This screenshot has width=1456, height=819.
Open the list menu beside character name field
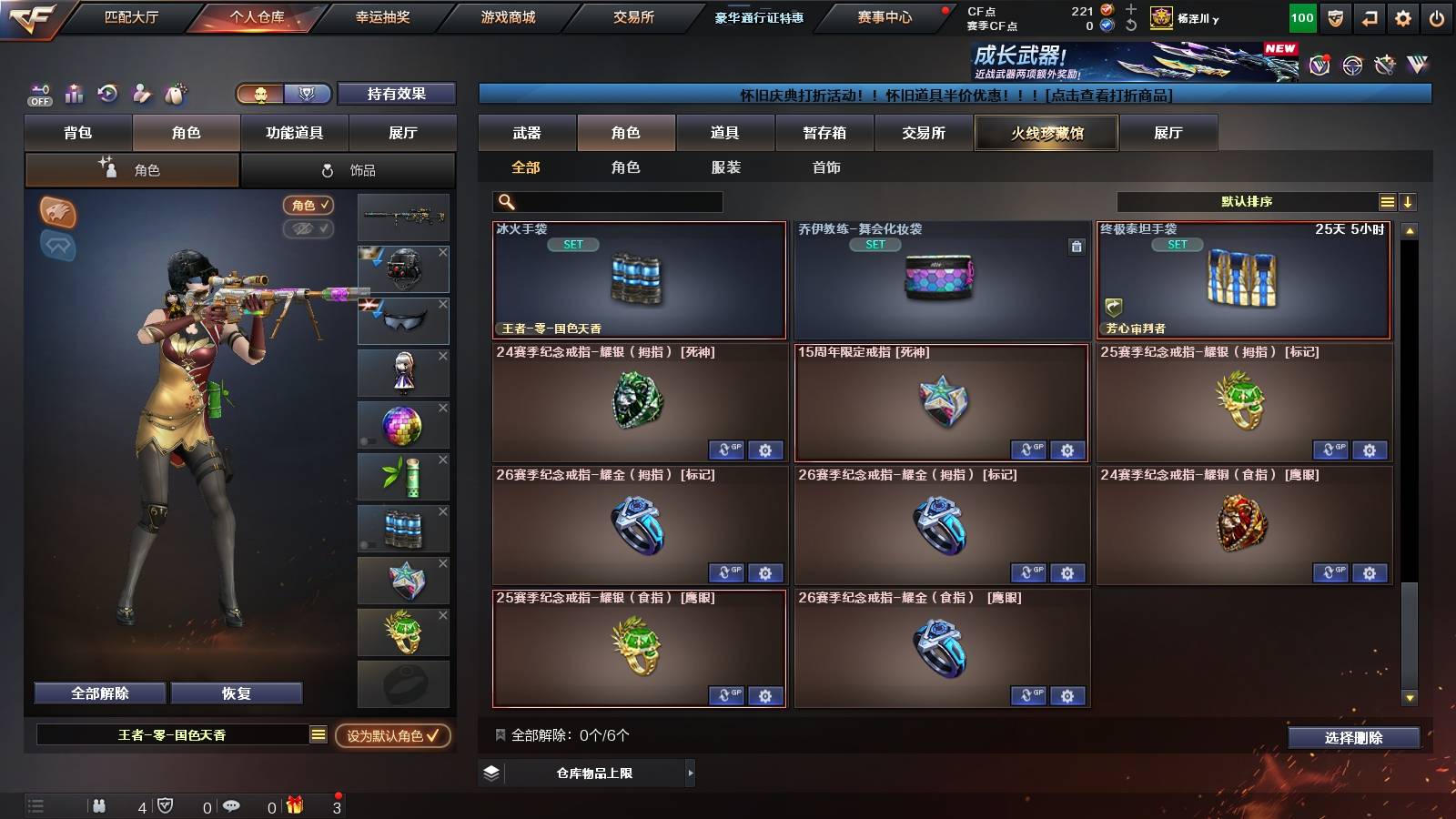coord(318,733)
